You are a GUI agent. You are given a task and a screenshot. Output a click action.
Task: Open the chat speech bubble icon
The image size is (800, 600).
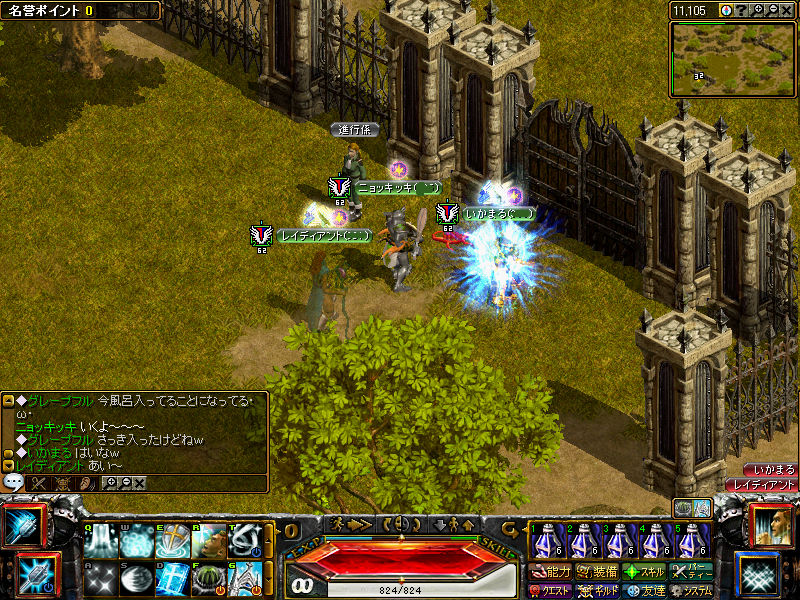[x=14, y=482]
